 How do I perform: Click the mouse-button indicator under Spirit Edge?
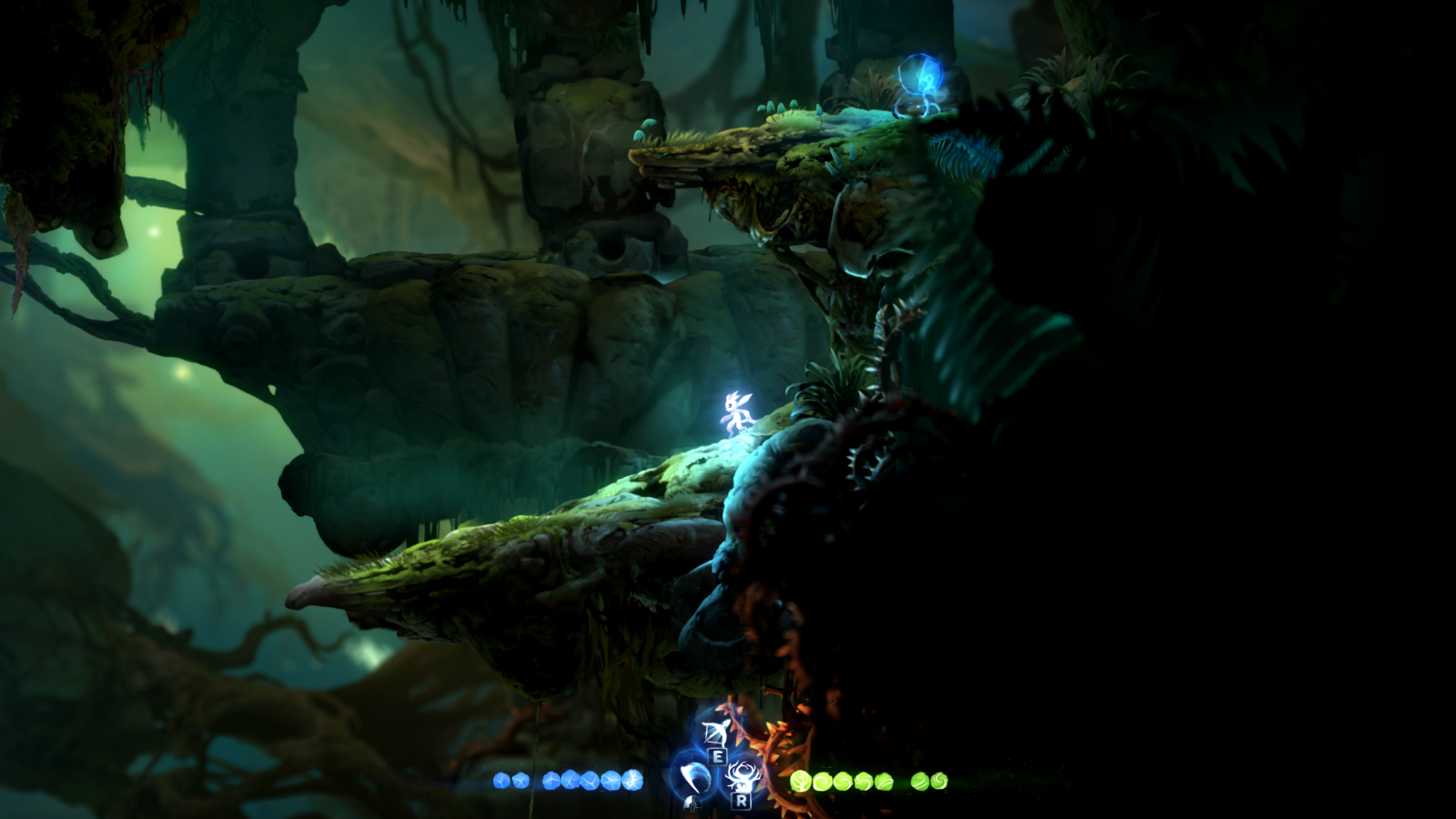point(693,804)
